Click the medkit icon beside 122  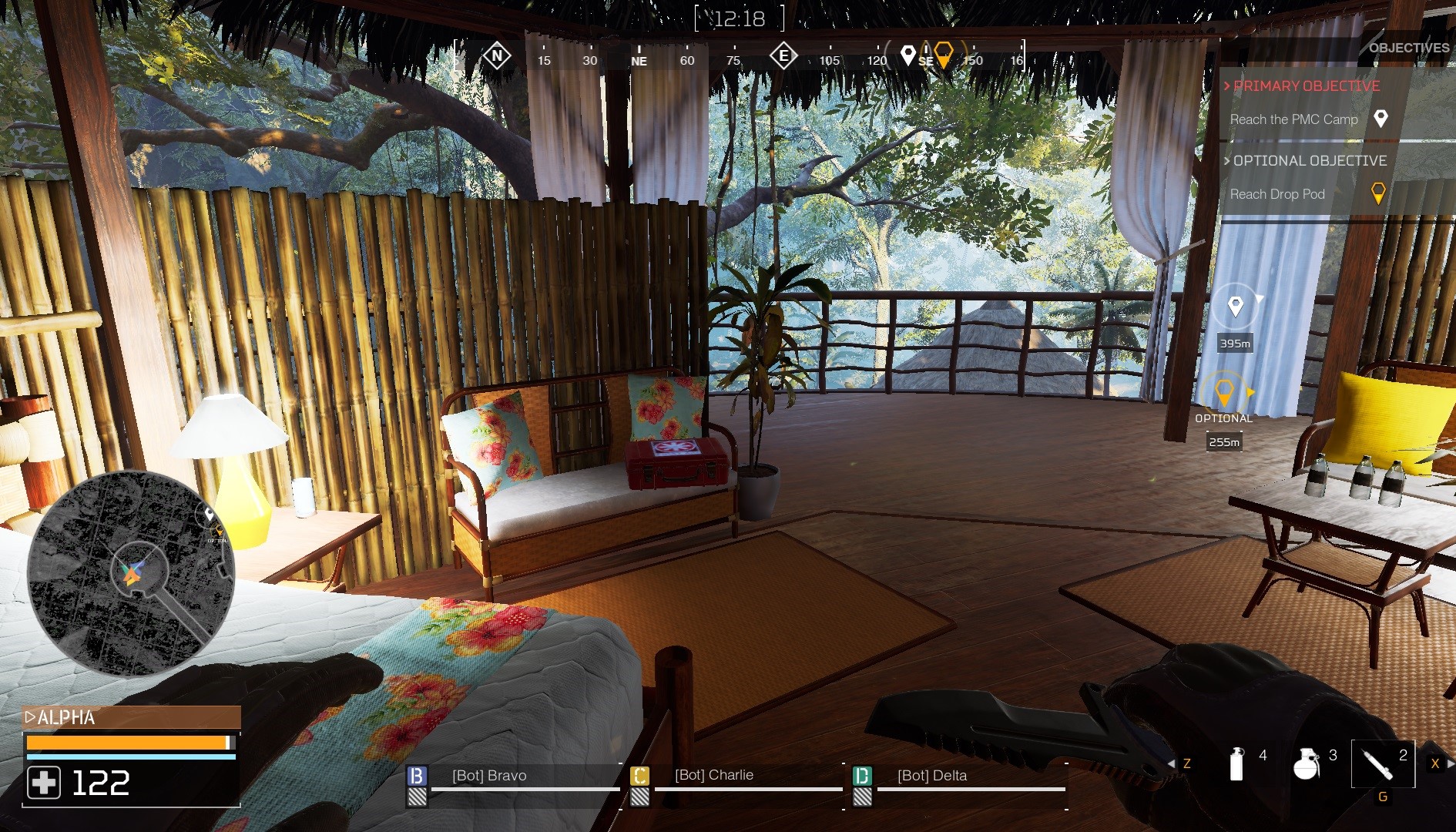click(44, 783)
